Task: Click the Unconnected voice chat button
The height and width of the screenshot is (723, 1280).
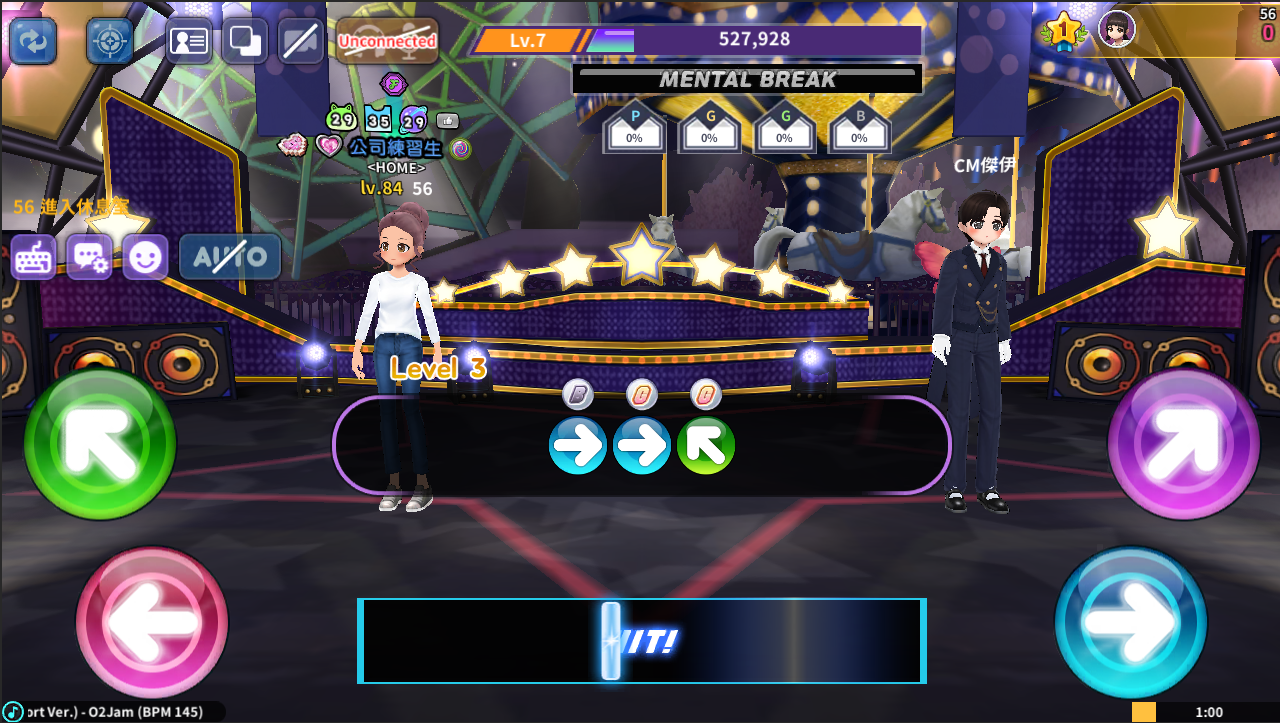Action: [x=387, y=41]
